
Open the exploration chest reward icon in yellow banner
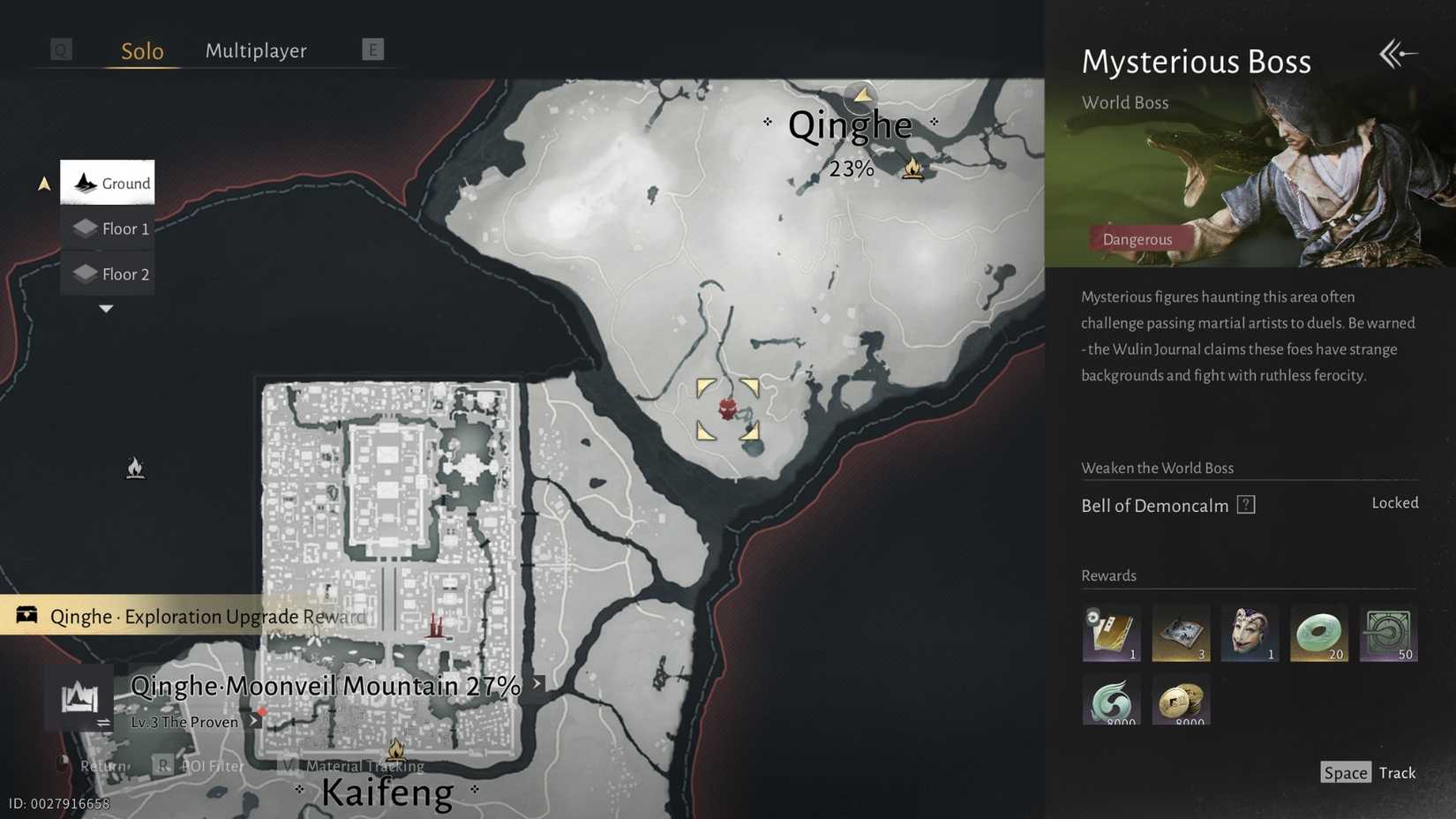(26, 615)
